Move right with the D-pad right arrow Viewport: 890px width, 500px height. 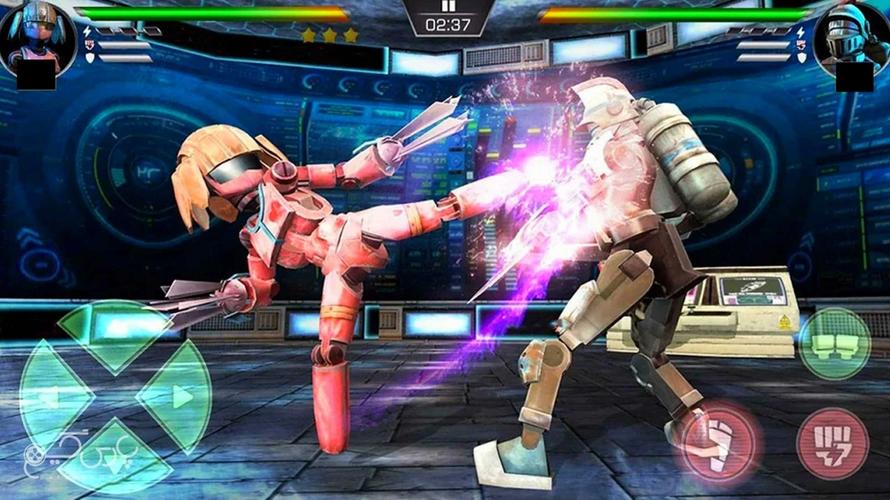click(176, 397)
